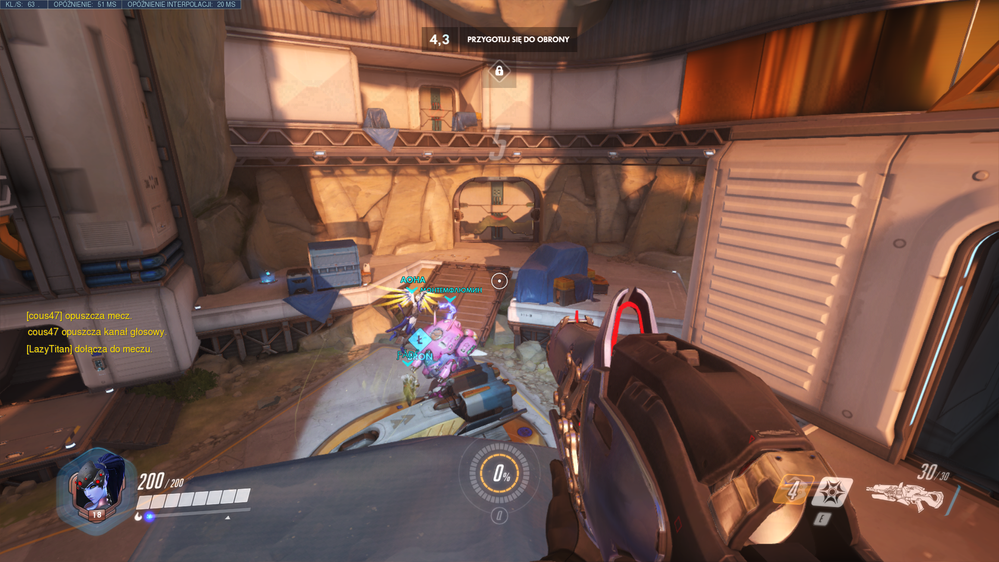Select the sniper rifle weapon icon
Image resolution: width=999 pixels, height=562 pixels.
point(904,495)
